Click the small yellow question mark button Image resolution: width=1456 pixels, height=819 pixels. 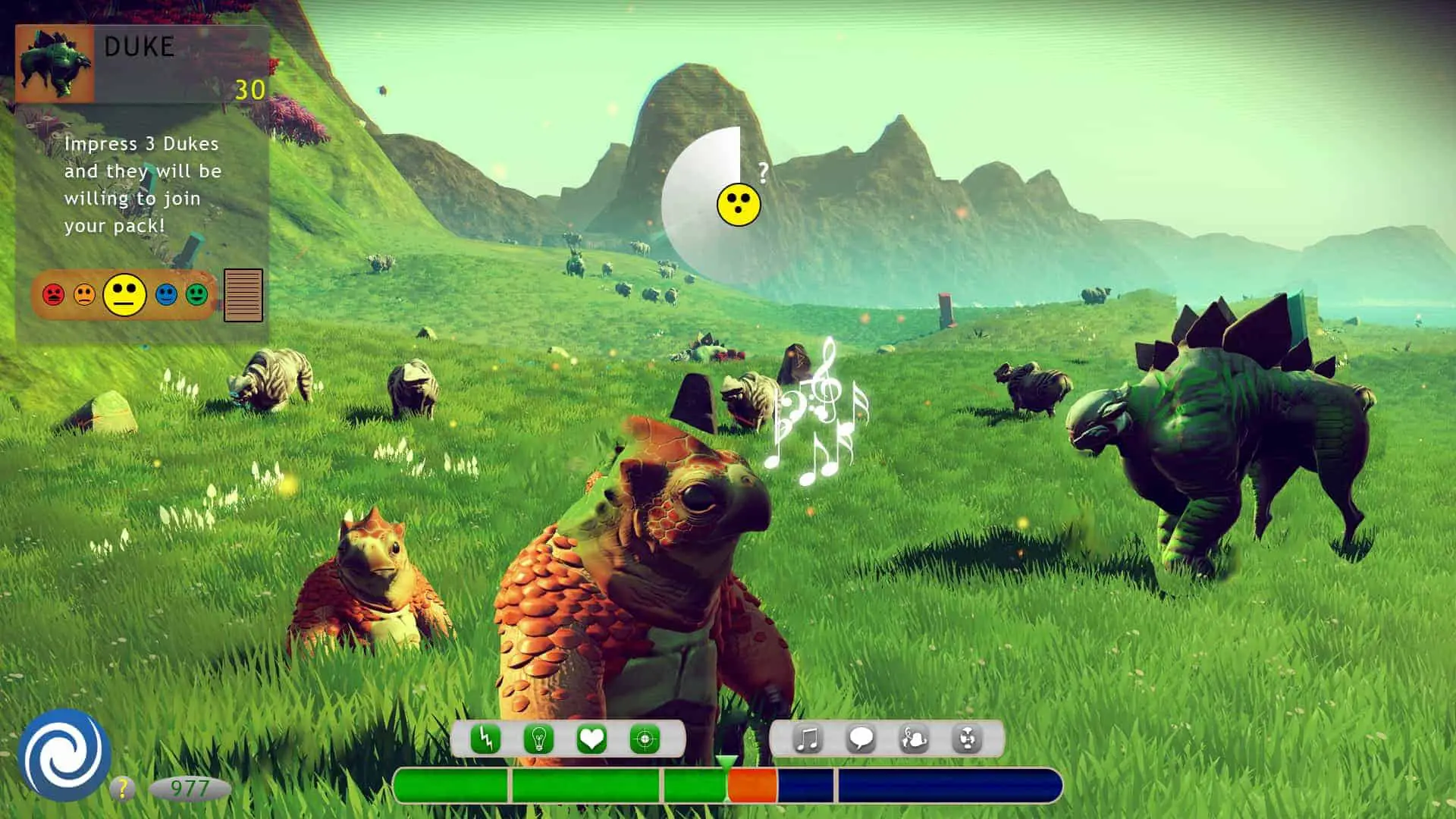121,789
